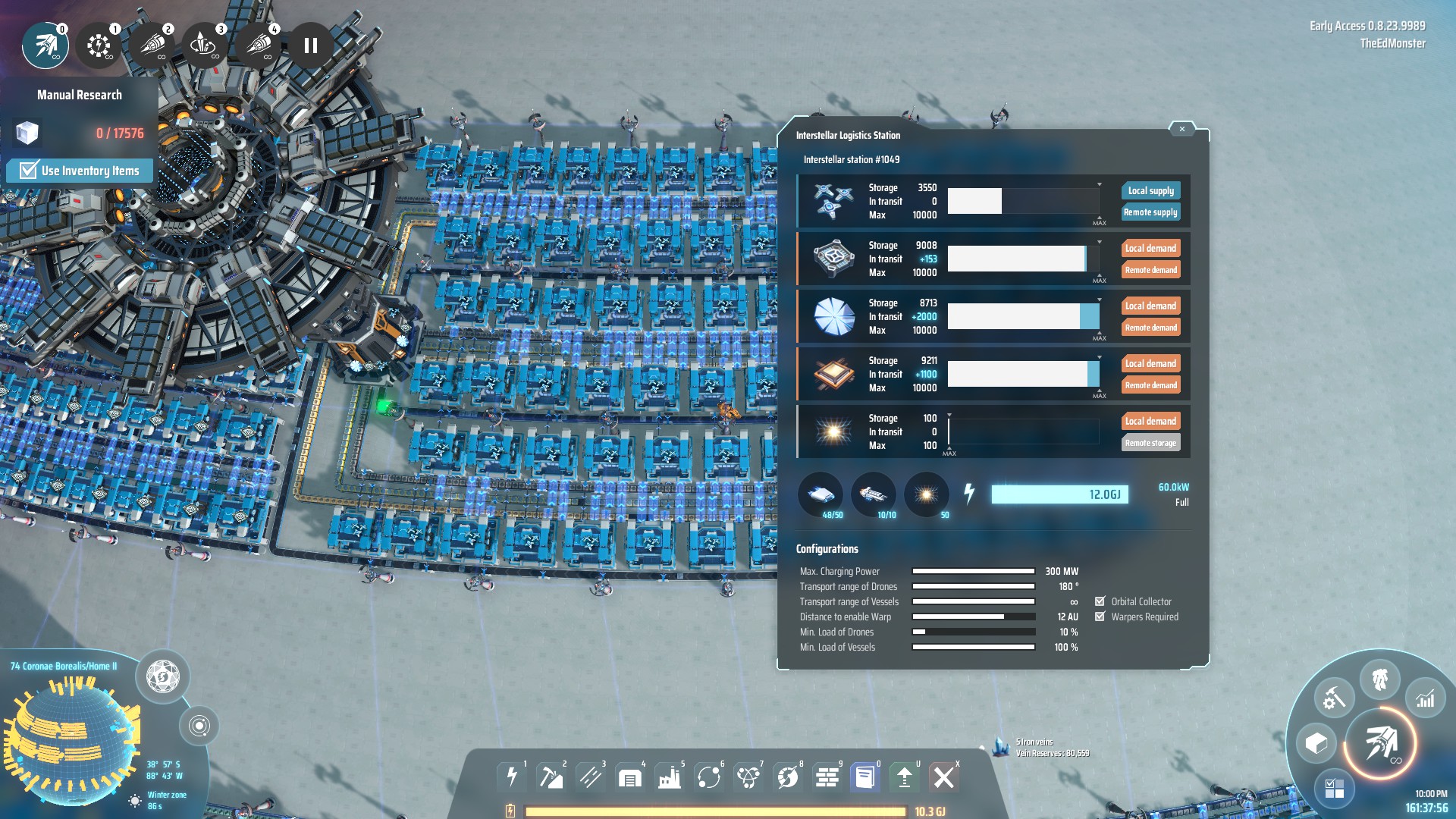Toggle the Local supply button
Image resolution: width=1456 pixels, height=819 pixels.
click(x=1150, y=190)
